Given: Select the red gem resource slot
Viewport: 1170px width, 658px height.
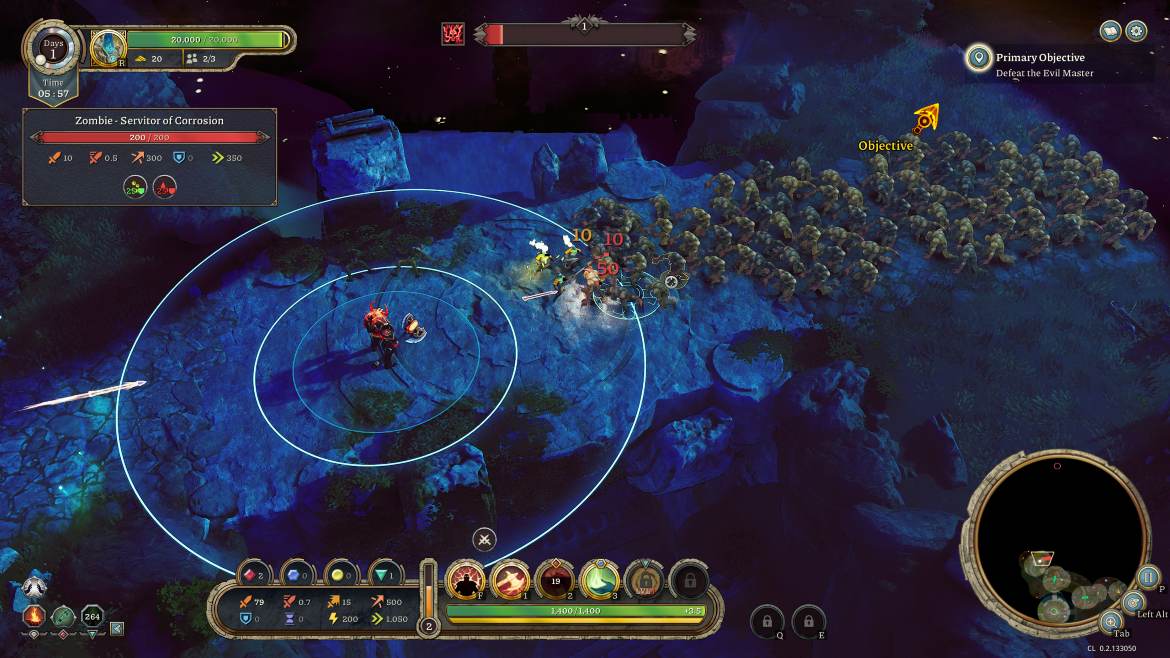Looking at the screenshot, I should (x=255, y=575).
